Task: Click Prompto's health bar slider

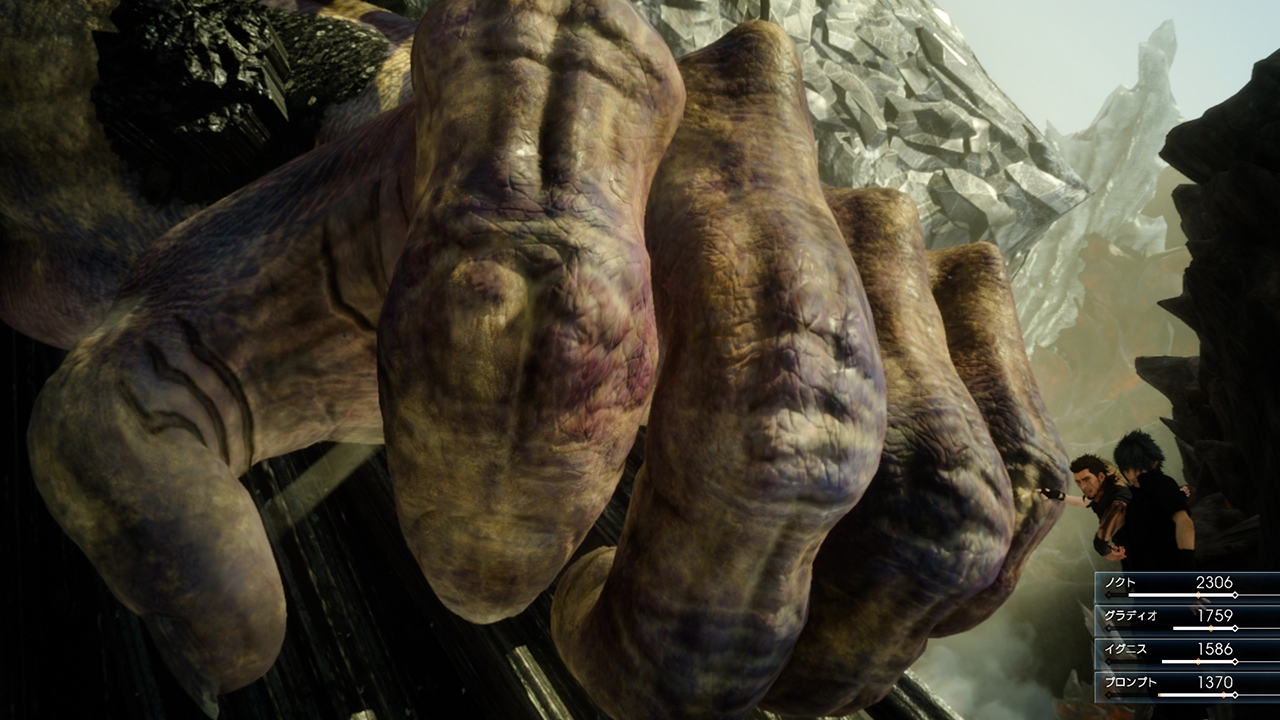Action: pyautogui.click(x=1200, y=694)
